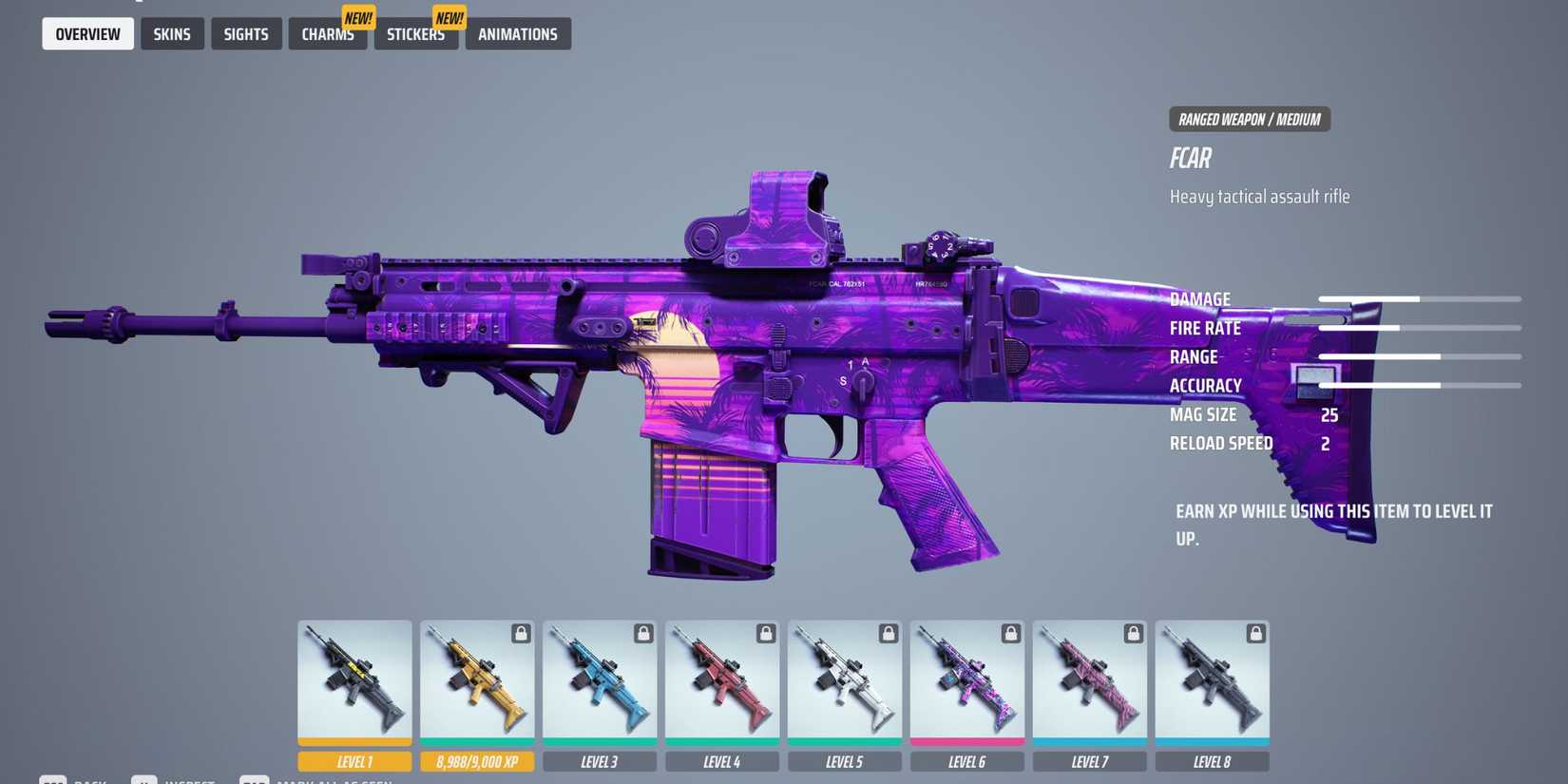Viewport: 1568px width, 784px height.
Task: Return to the Overview tab
Action: click(x=87, y=33)
